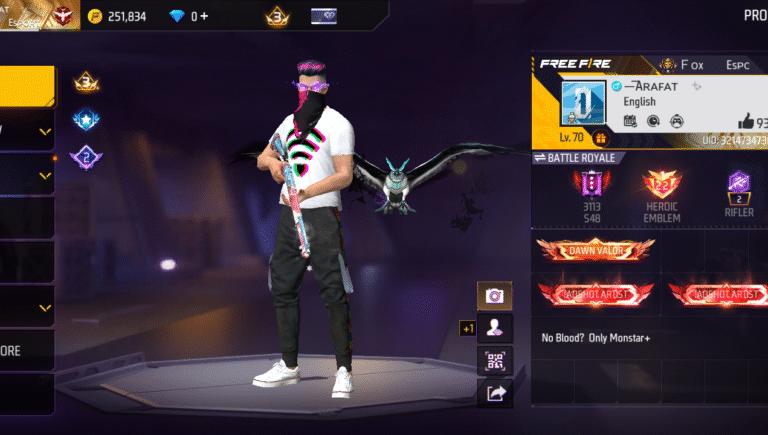Show the QR code for this profile
The height and width of the screenshot is (435, 768).
click(x=494, y=360)
